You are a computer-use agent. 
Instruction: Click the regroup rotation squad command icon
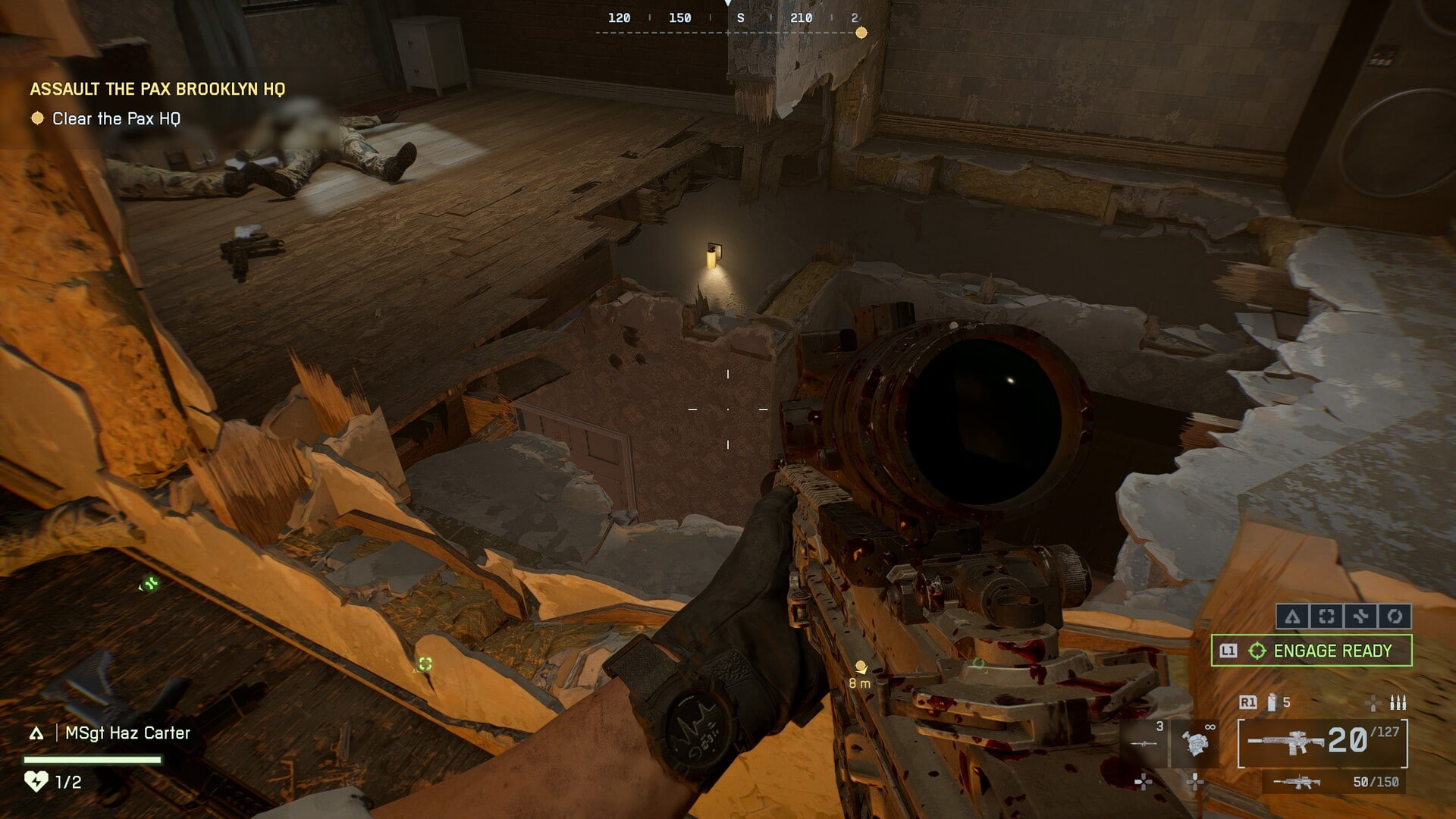click(x=1395, y=617)
